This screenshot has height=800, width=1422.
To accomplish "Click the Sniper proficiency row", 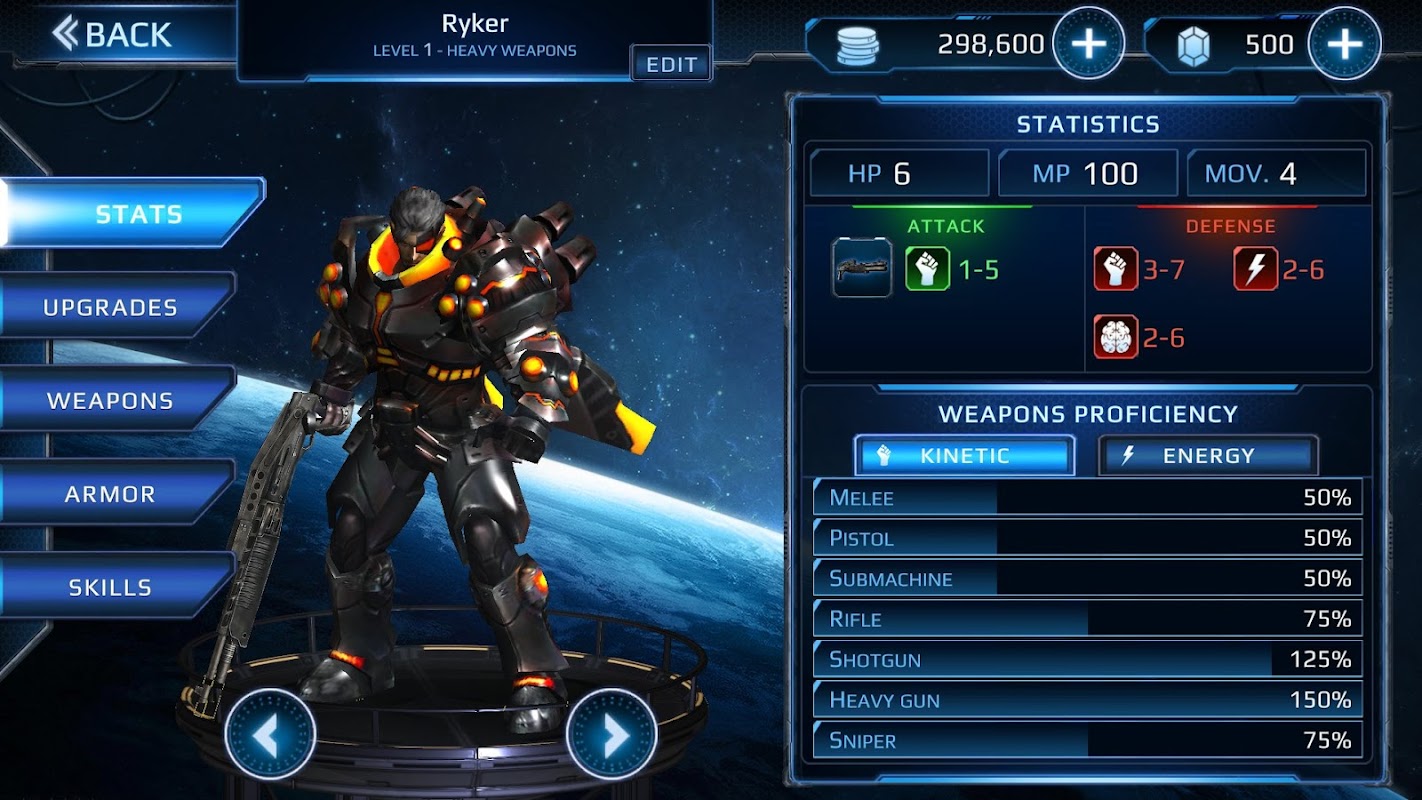I will (x=1087, y=741).
